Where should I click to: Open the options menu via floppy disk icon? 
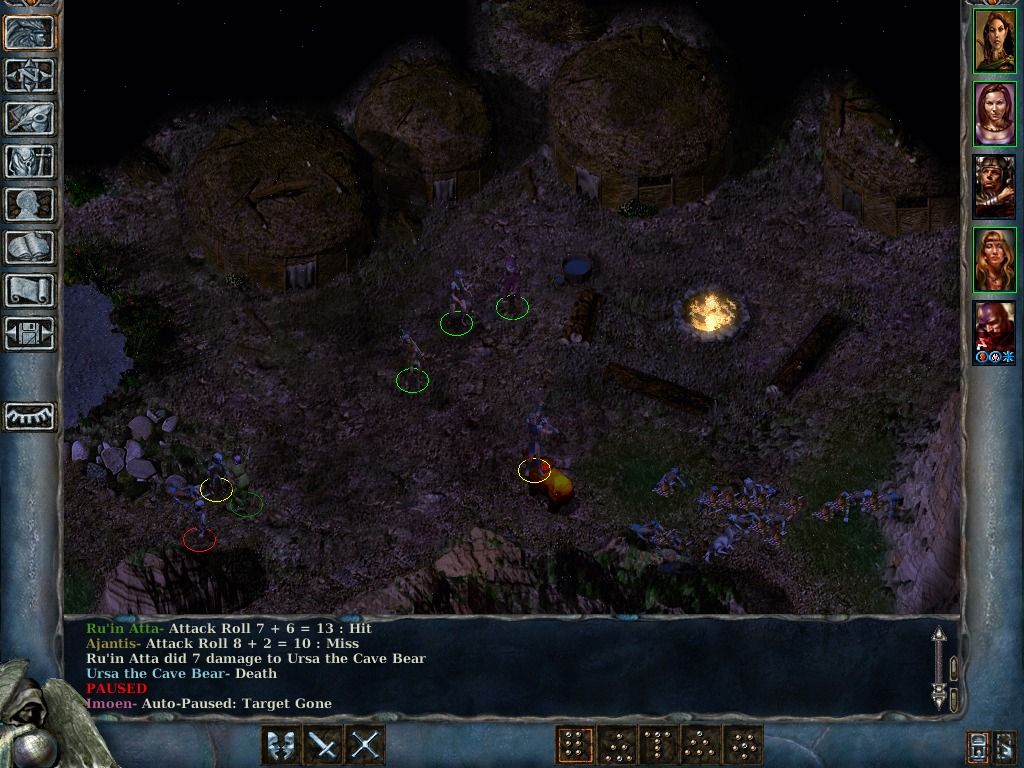[x=30, y=333]
